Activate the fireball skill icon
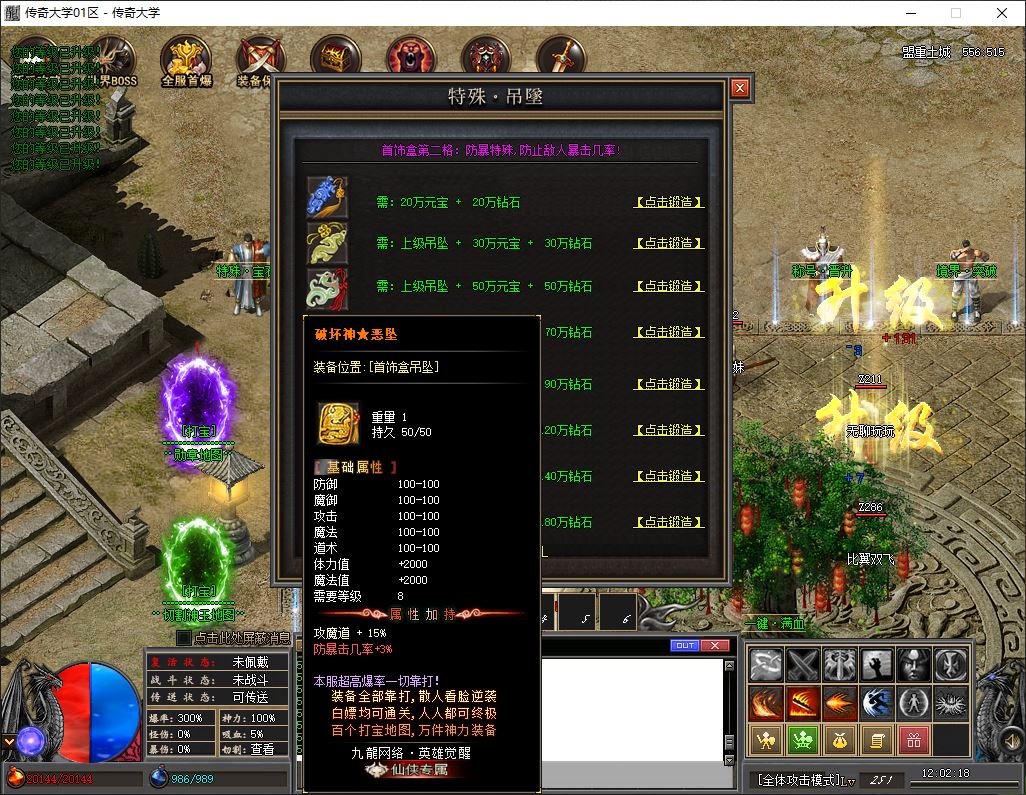This screenshot has height=795, width=1026. point(839,702)
